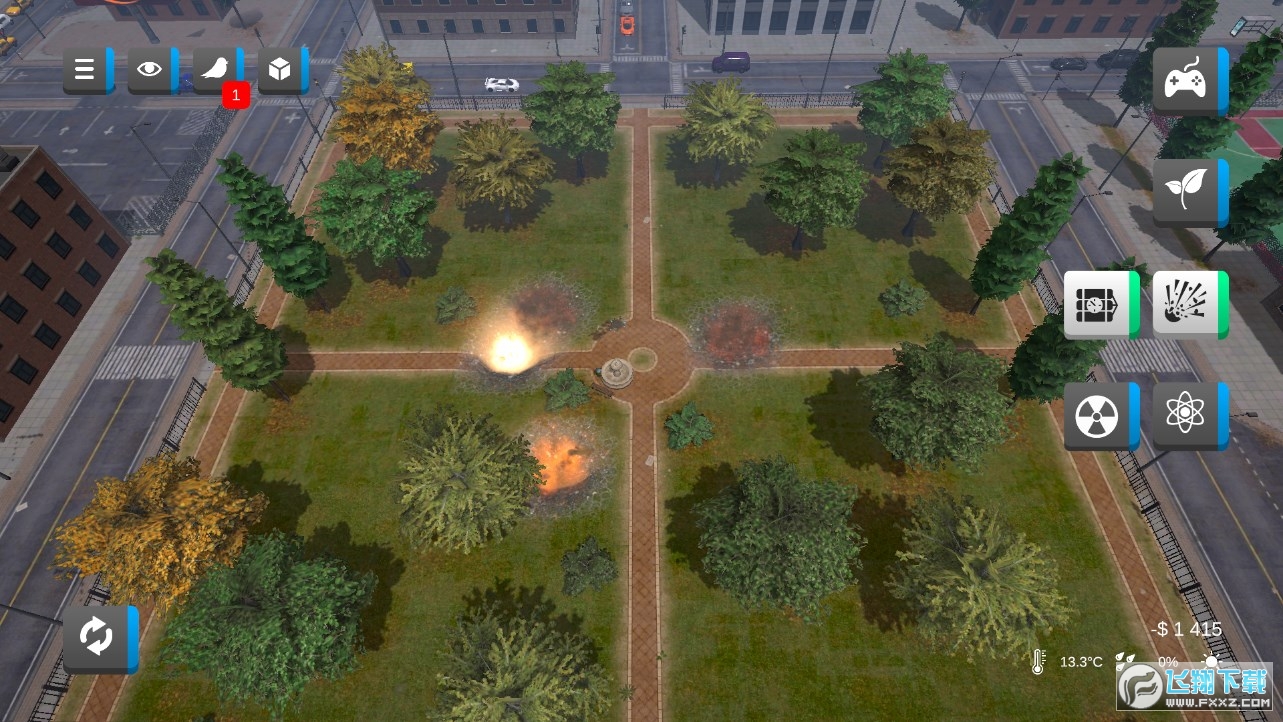The image size is (1283, 722).
Task: Choose the atom symbol weapon
Action: click(1187, 414)
